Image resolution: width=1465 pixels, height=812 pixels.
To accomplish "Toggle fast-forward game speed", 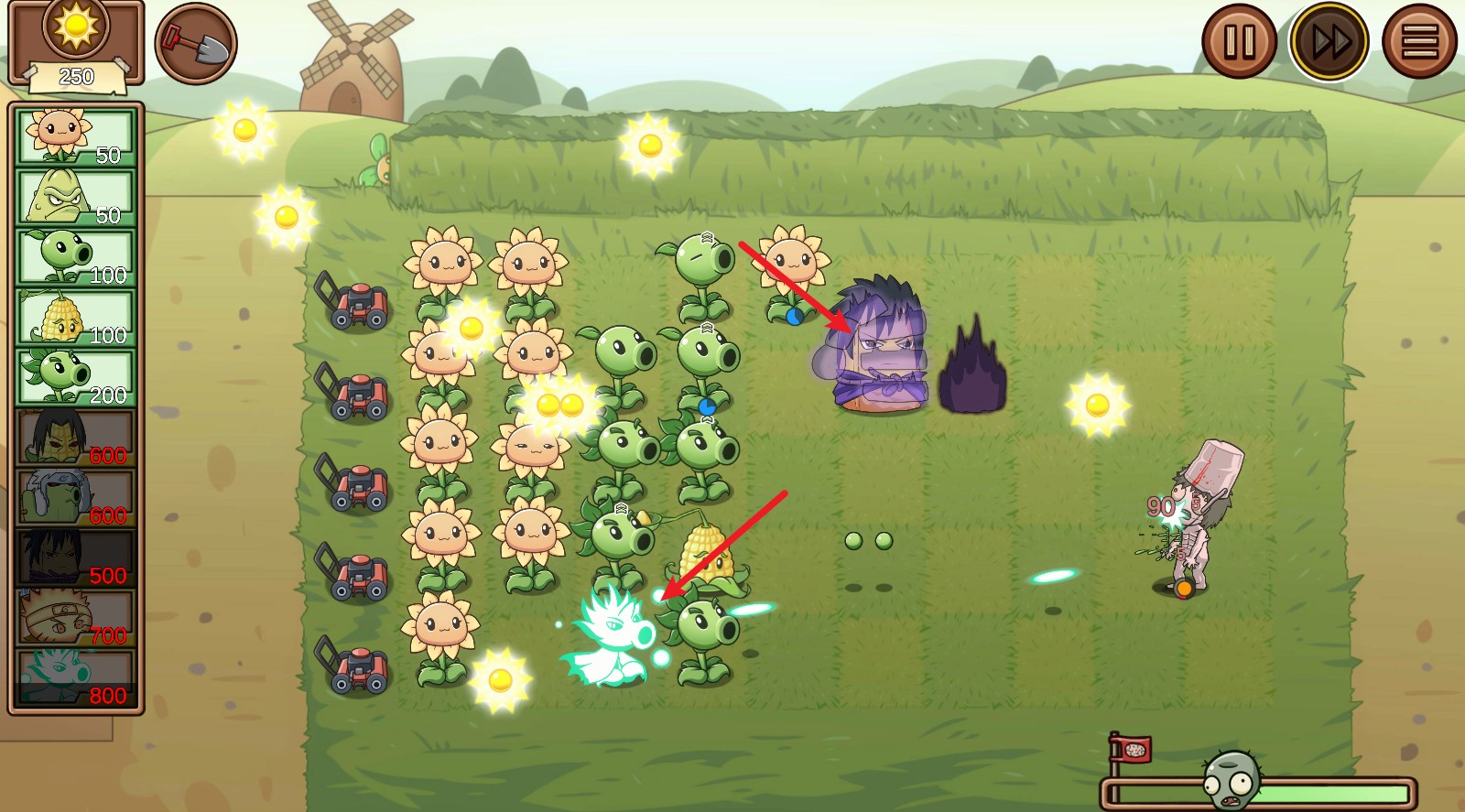I will pyautogui.click(x=1332, y=38).
